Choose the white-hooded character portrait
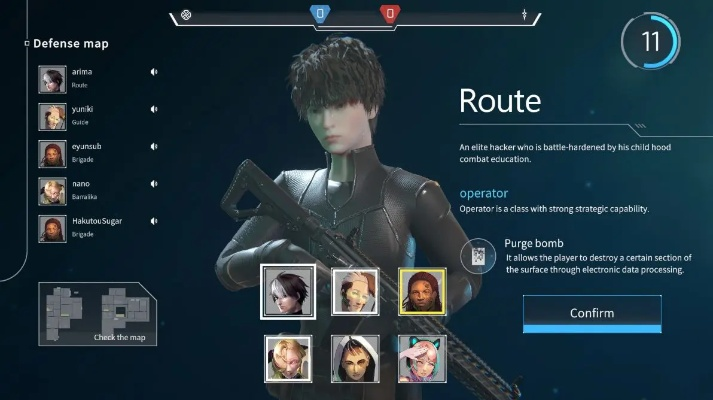The image size is (713, 400). pyautogui.click(x=355, y=358)
